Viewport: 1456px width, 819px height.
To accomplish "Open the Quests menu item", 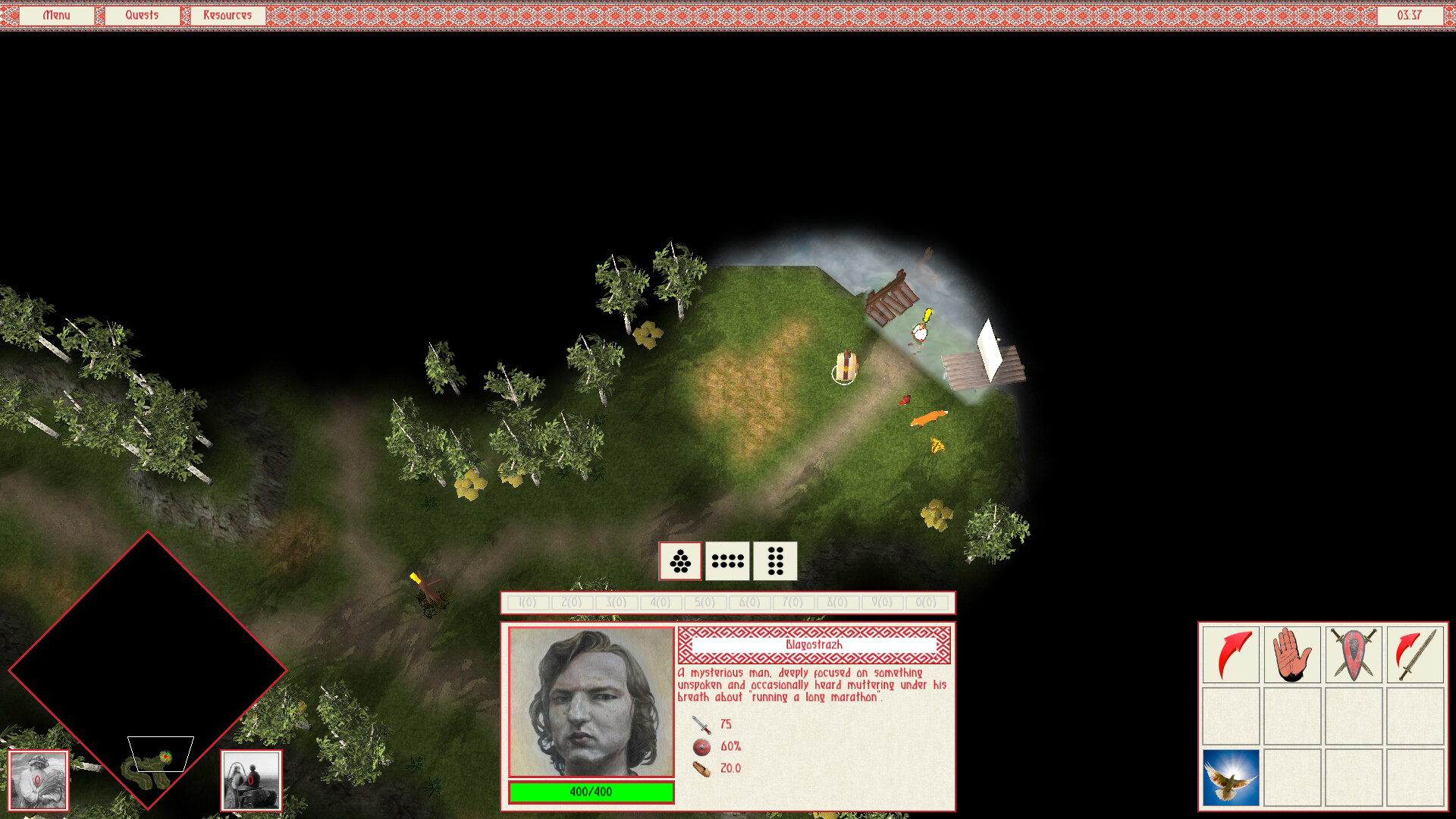I will [142, 14].
